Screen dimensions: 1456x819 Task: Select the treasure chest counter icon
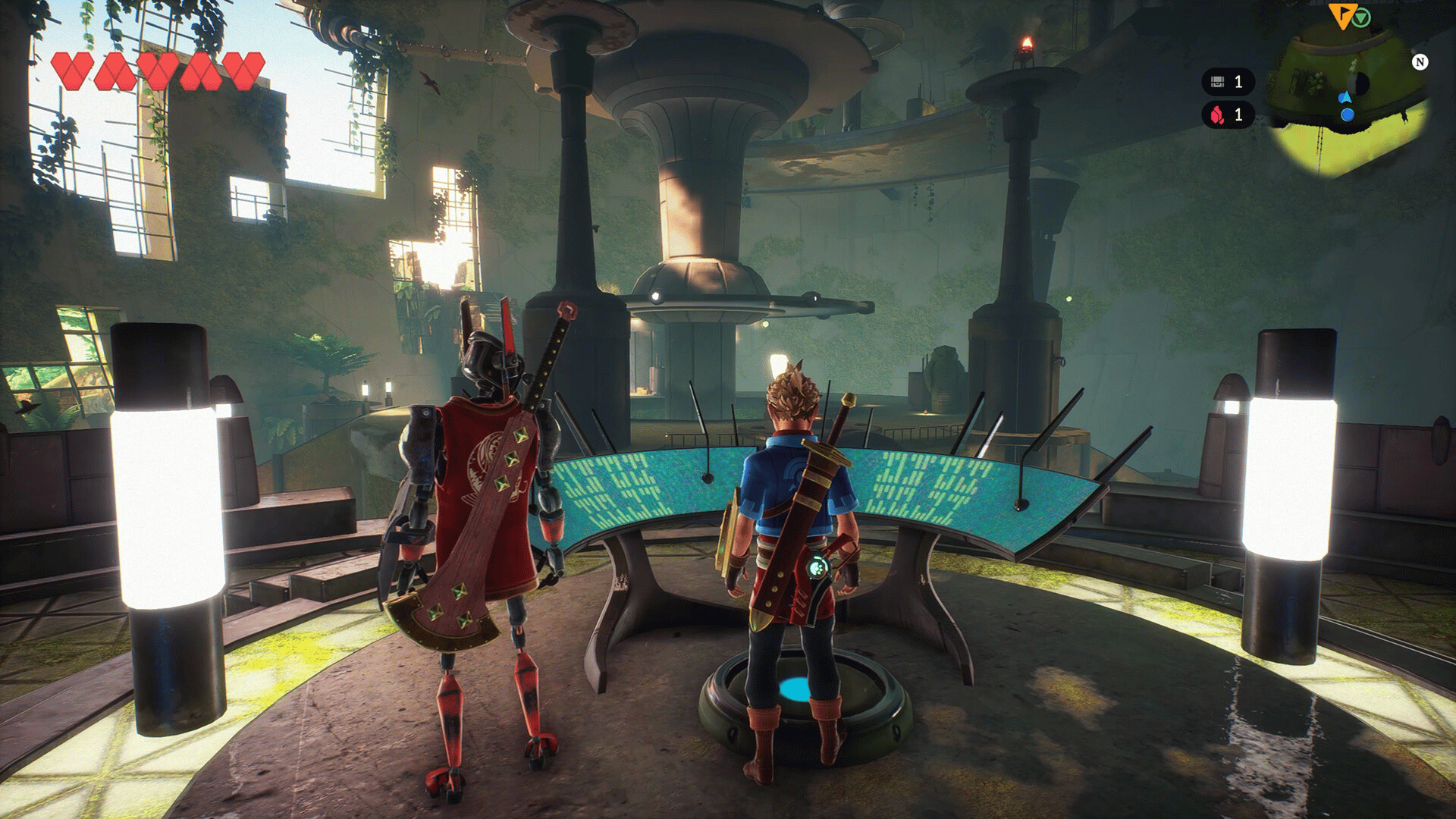pyautogui.click(x=1218, y=82)
